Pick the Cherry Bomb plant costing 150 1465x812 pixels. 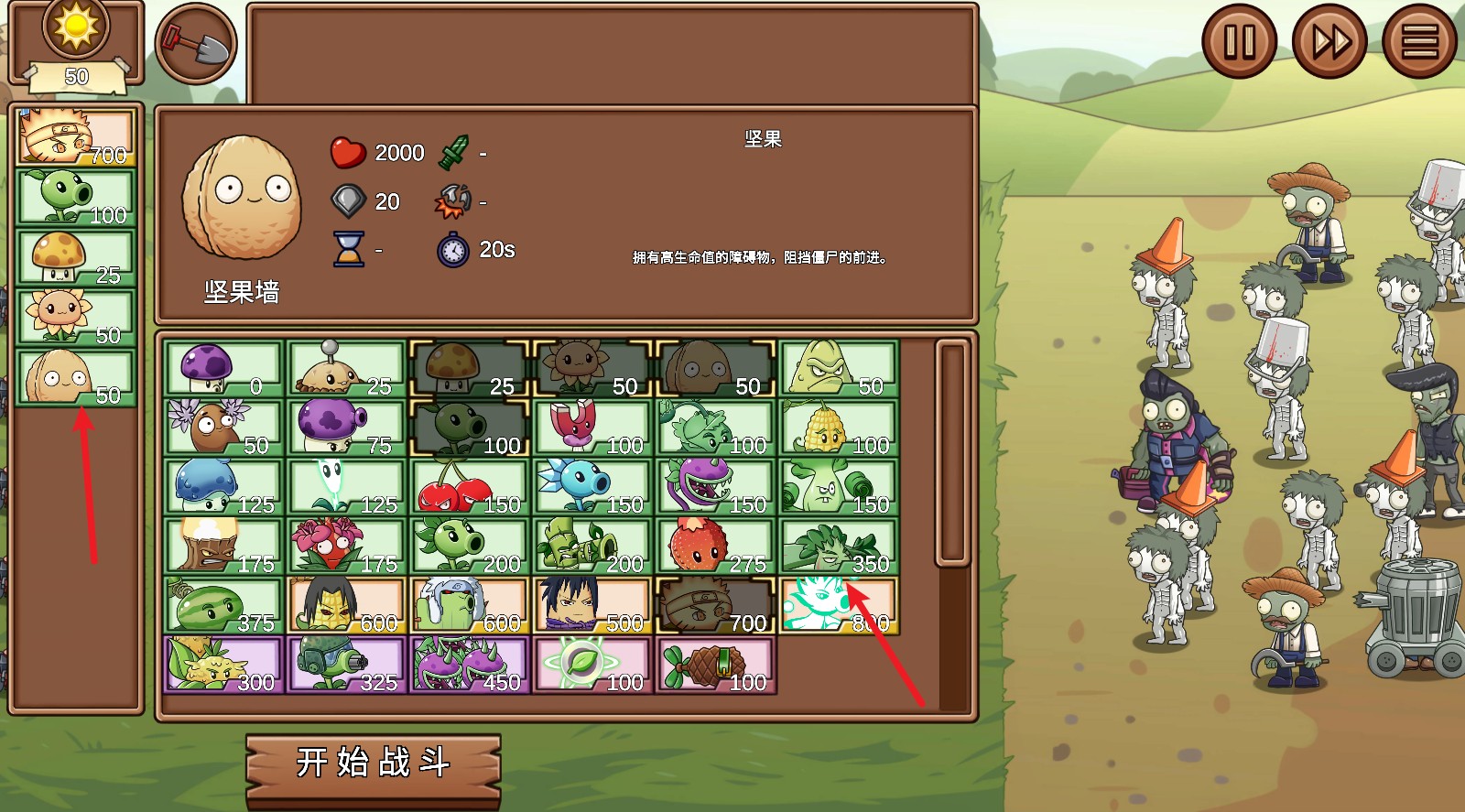(469, 485)
